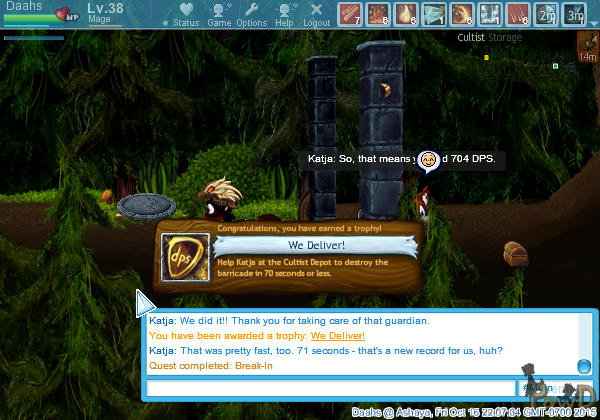600x420 pixels.
Task: Collapse the chat window using the arrow
Action: (145, 304)
